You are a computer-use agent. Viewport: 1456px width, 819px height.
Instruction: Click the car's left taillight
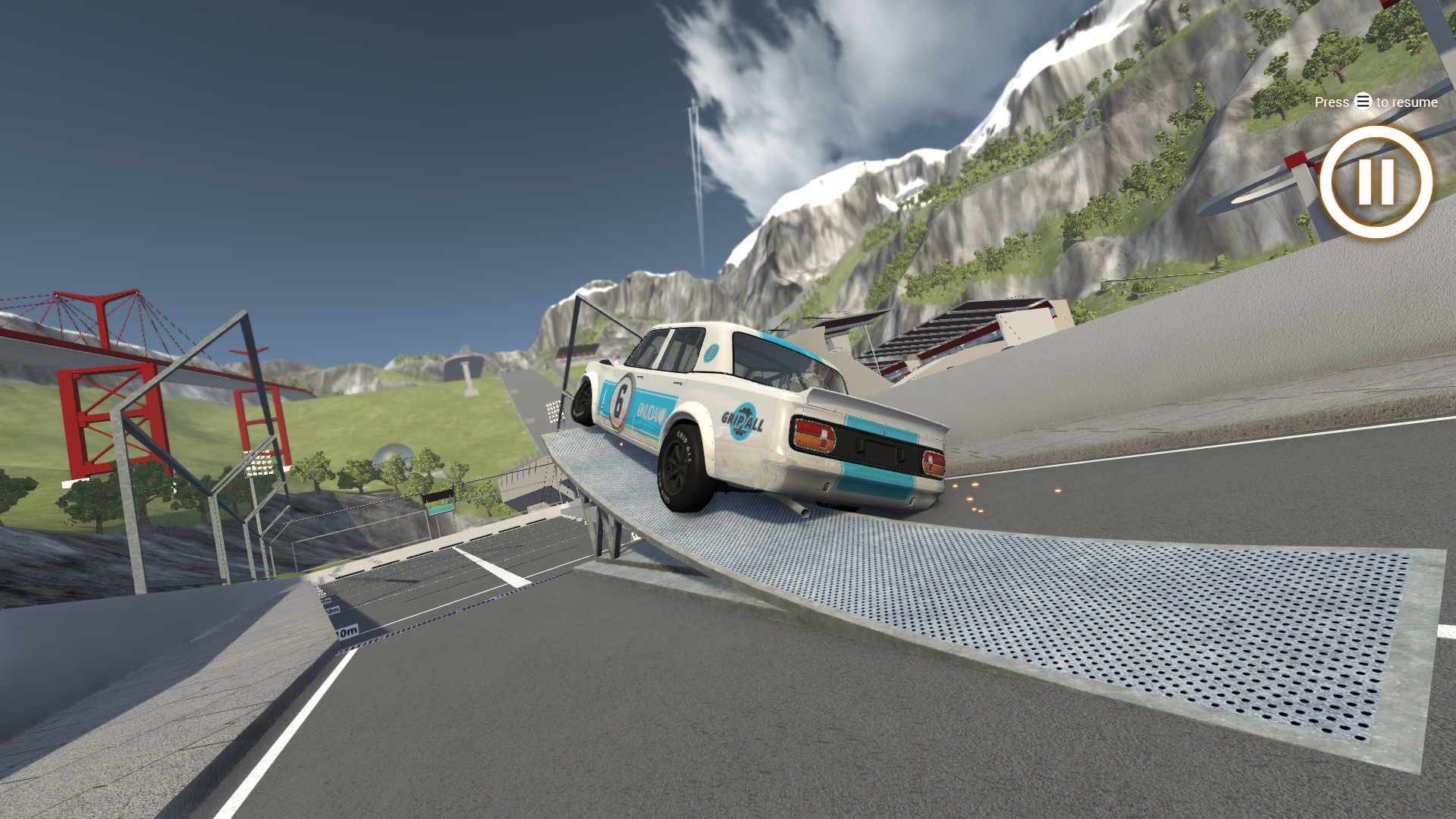[x=814, y=436]
